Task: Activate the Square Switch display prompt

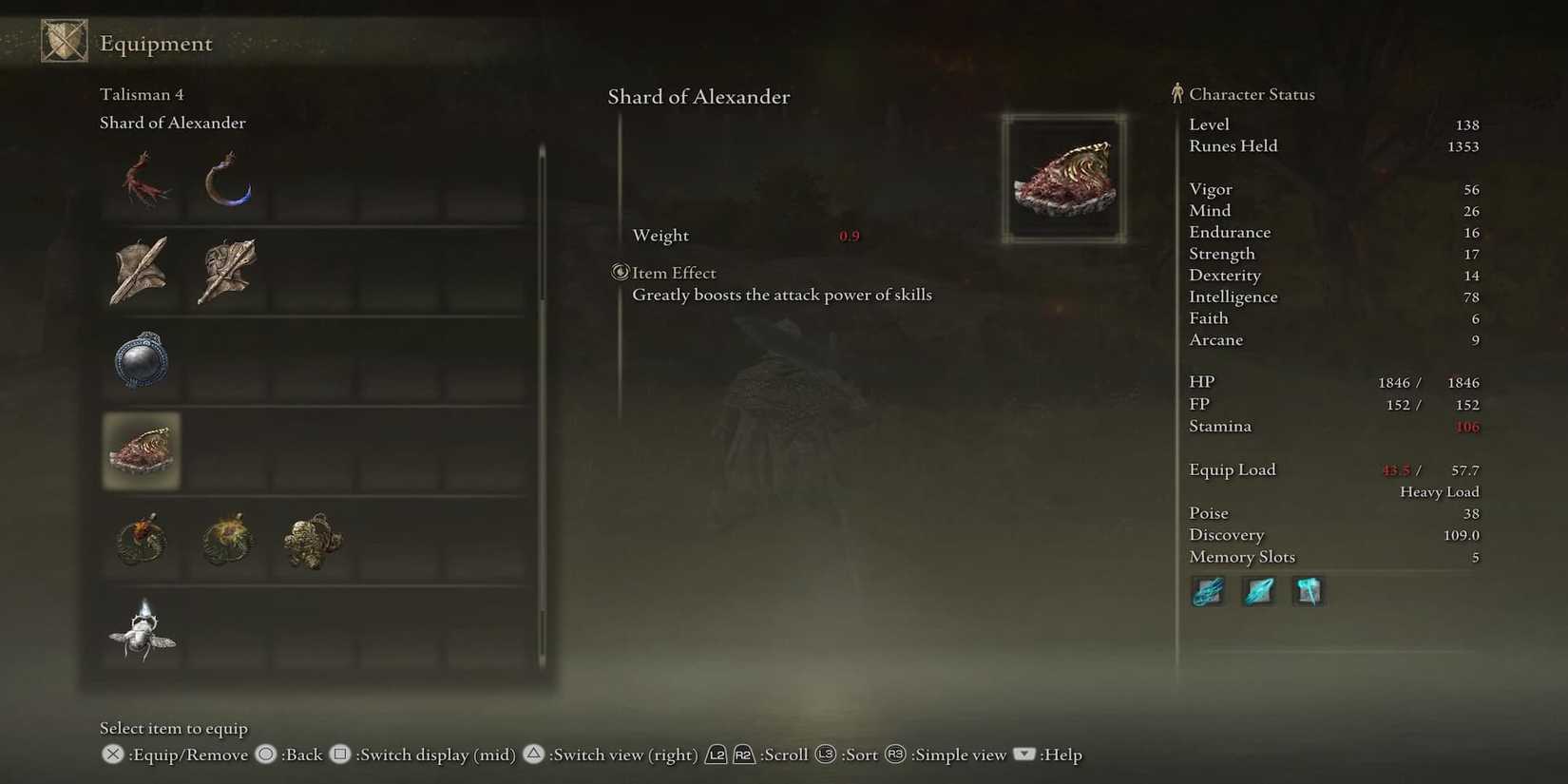Action: (x=339, y=755)
